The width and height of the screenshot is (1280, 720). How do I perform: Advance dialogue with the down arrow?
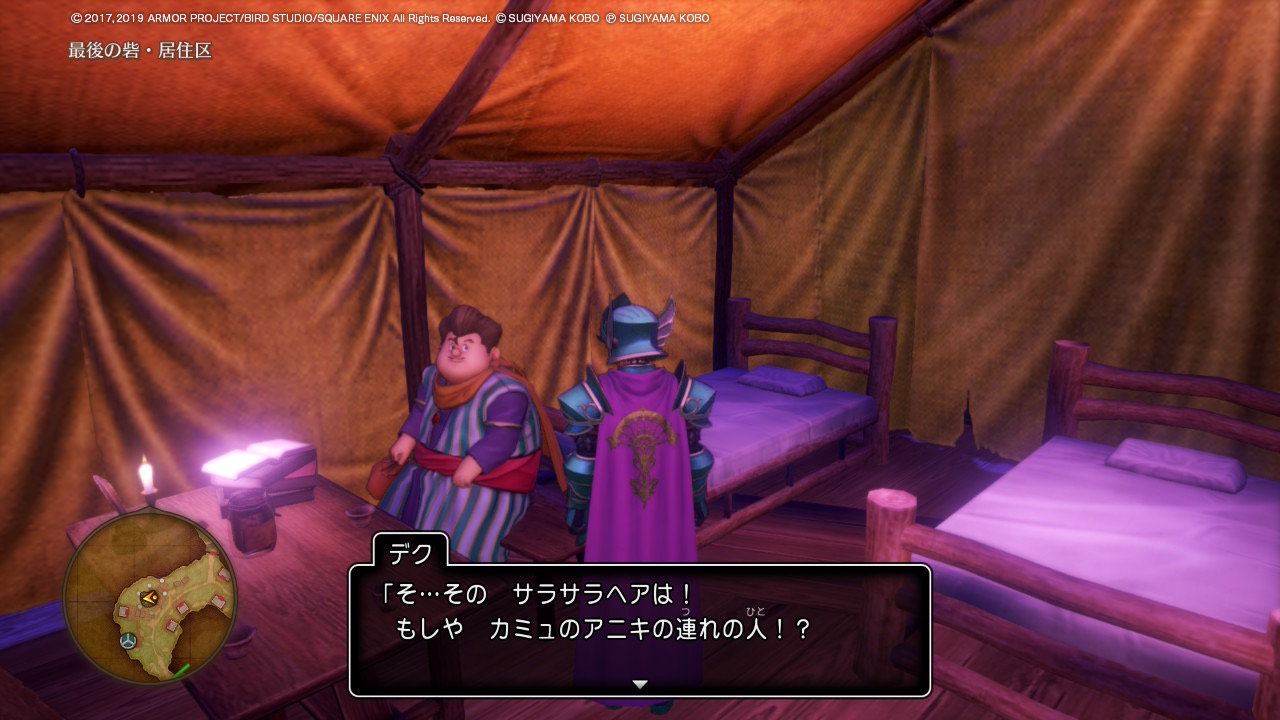pos(640,684)
